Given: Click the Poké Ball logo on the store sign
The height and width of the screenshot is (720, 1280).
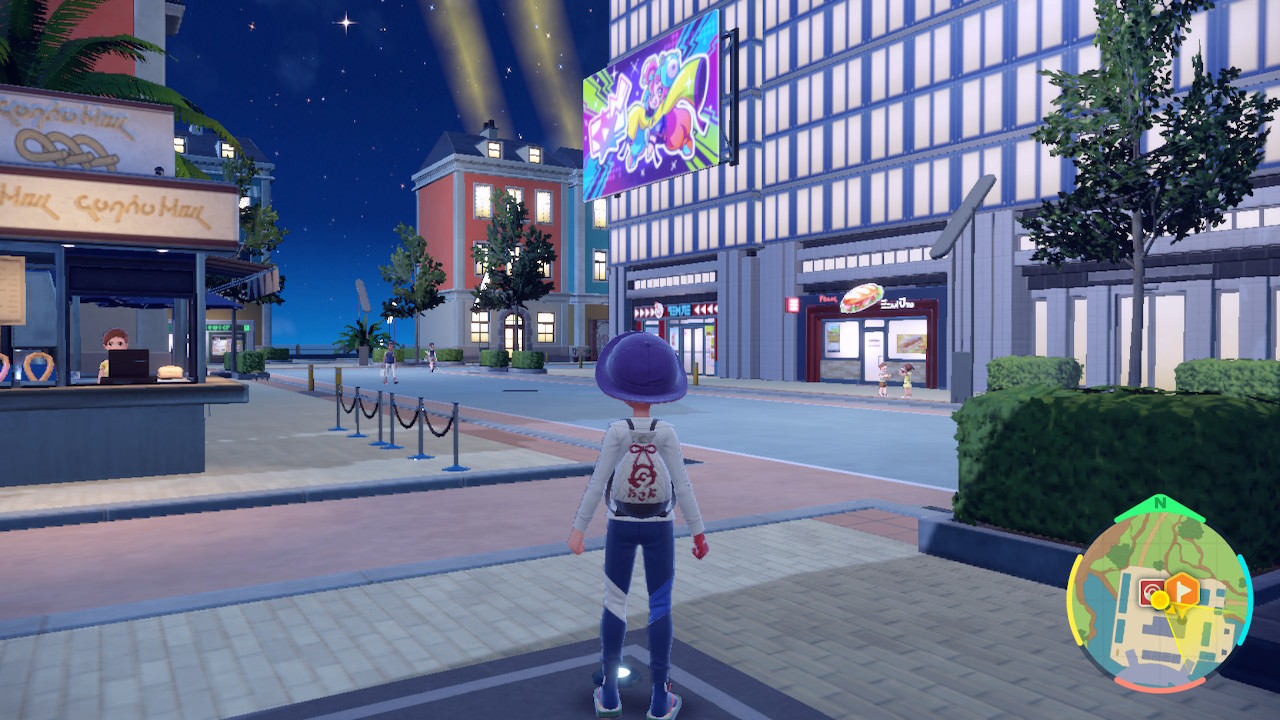Looking at the screenshot, I should pyautogui.click(x=657, y=309).
